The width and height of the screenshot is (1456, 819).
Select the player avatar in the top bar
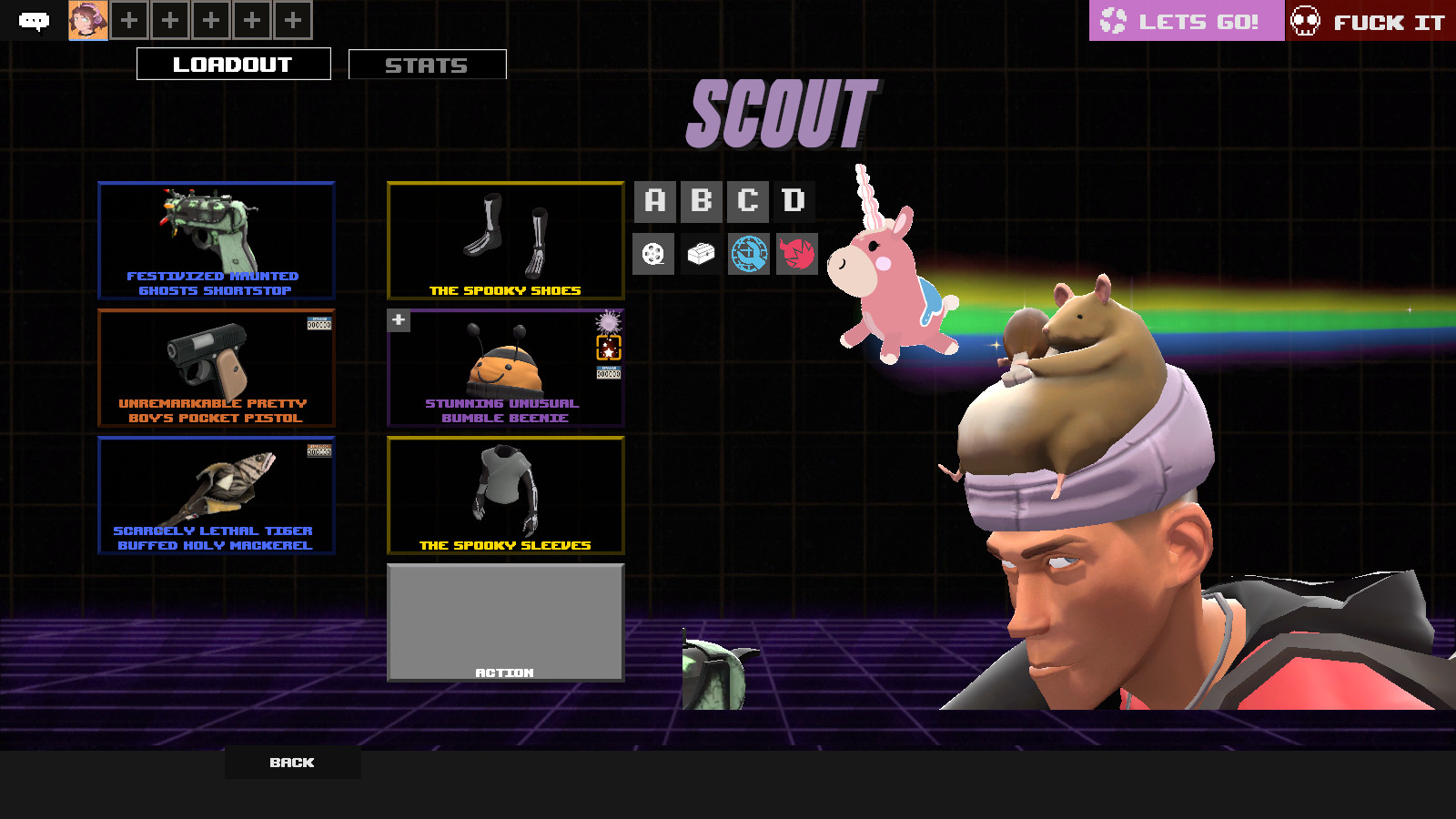[86, 18]
